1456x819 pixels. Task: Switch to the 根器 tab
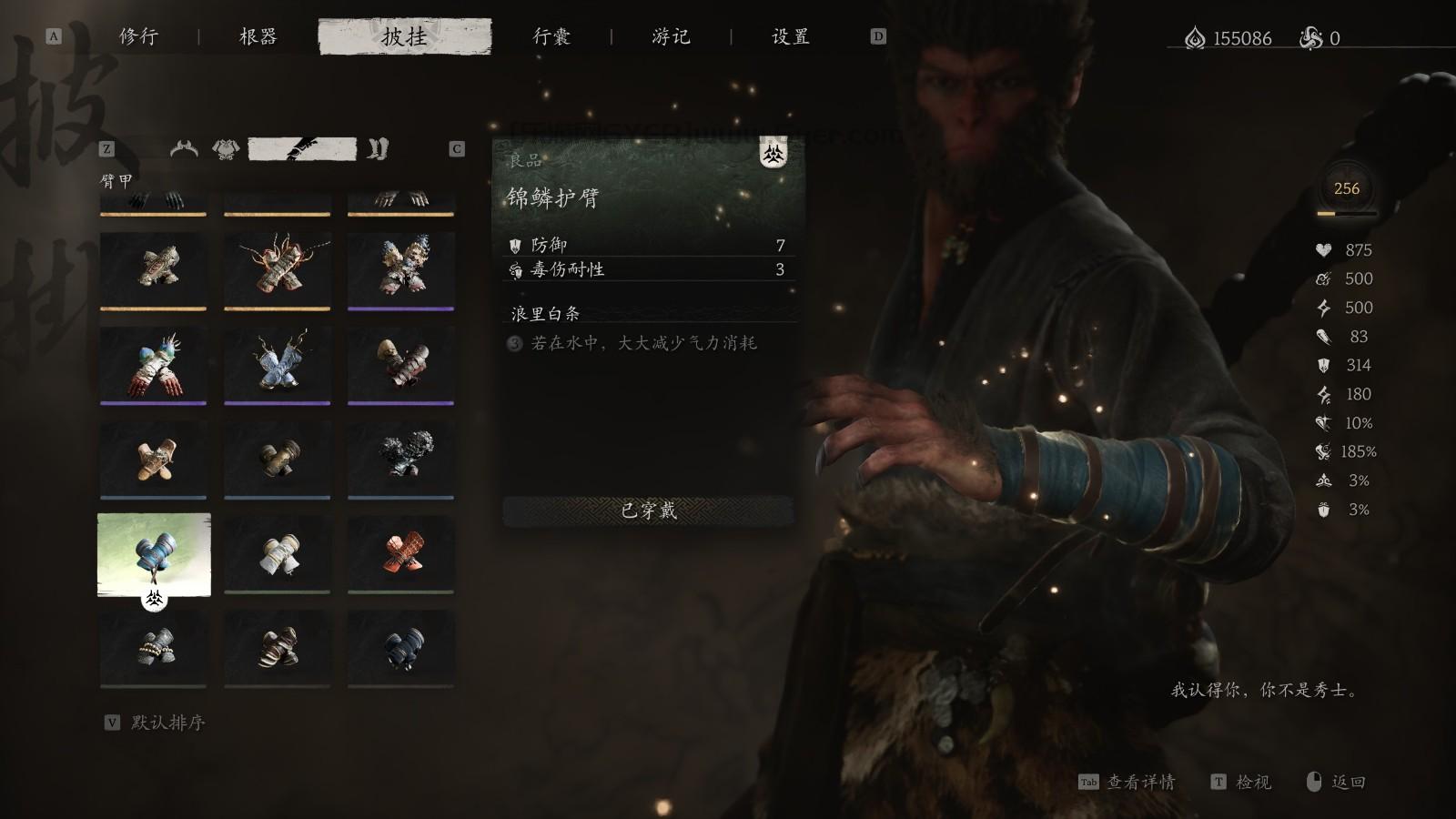(260, 37)
